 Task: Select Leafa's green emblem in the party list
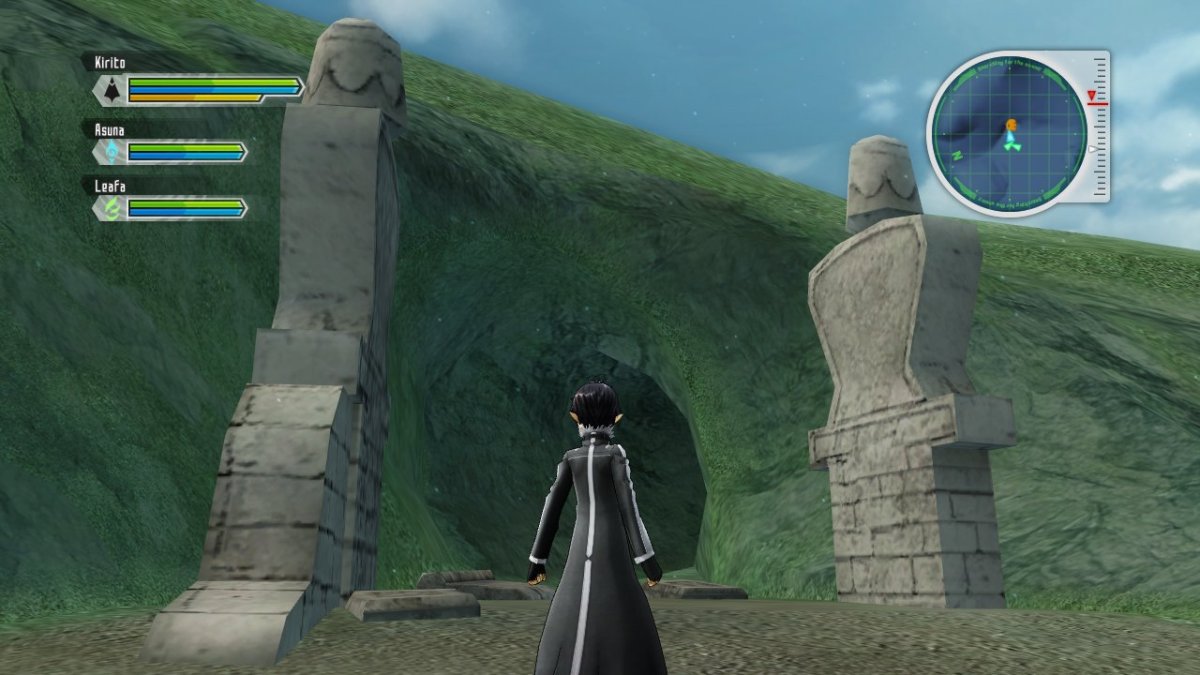click(x=109, y=208)
